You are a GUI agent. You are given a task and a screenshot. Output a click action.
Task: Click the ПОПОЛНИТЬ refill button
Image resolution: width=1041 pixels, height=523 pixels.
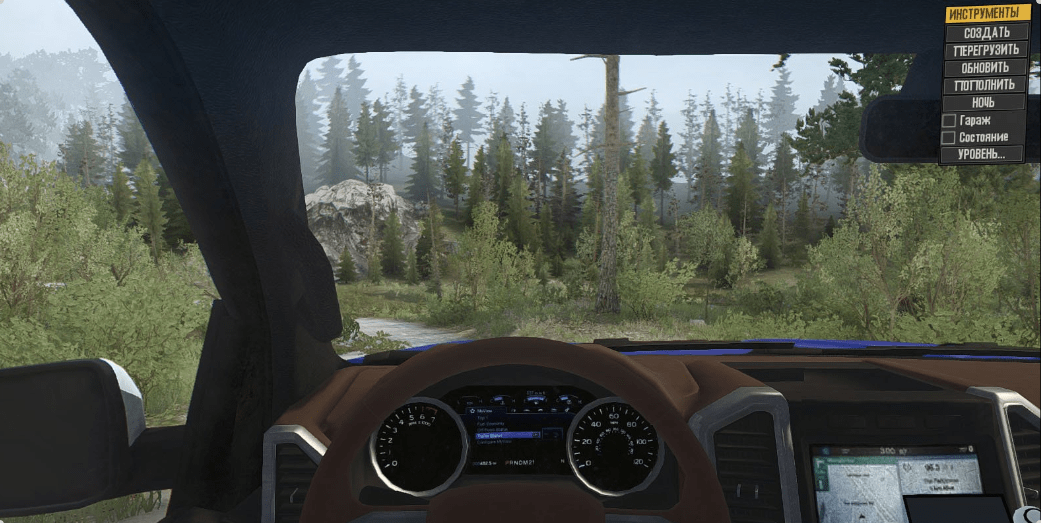[x=986, y=85]
